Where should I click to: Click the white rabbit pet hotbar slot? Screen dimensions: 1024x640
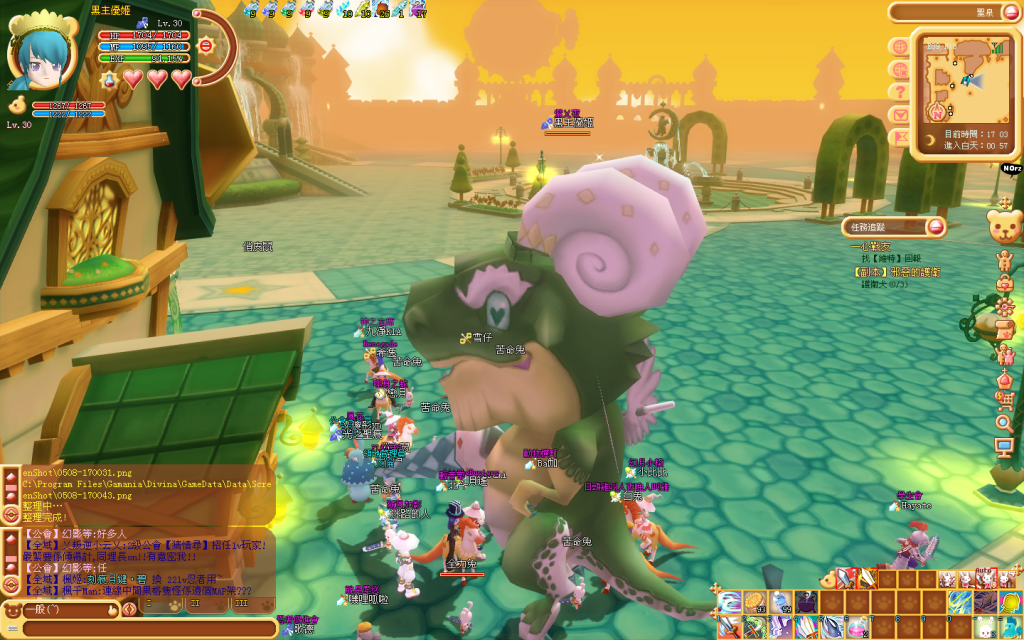(985, 627)
